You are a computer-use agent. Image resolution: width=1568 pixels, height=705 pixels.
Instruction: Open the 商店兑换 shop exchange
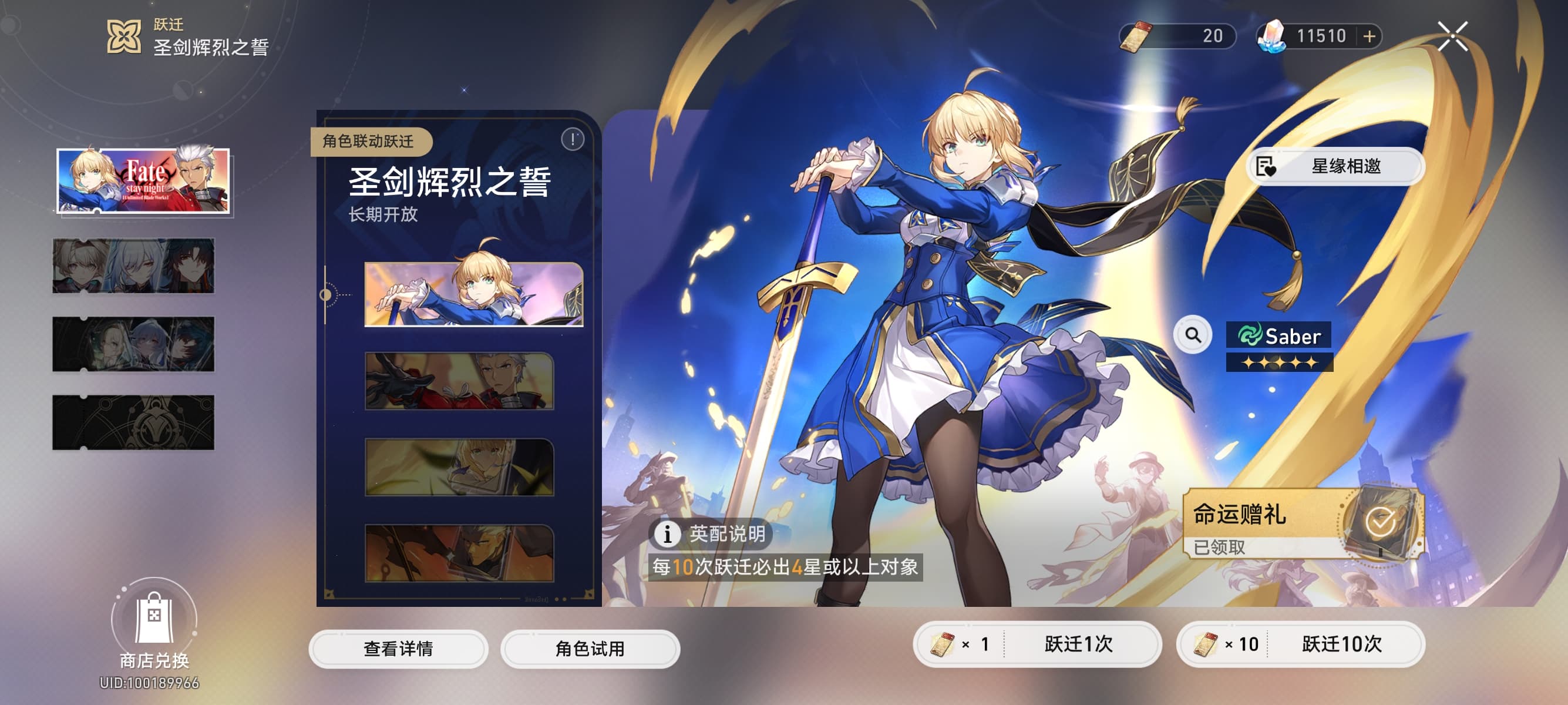(154, 627)
